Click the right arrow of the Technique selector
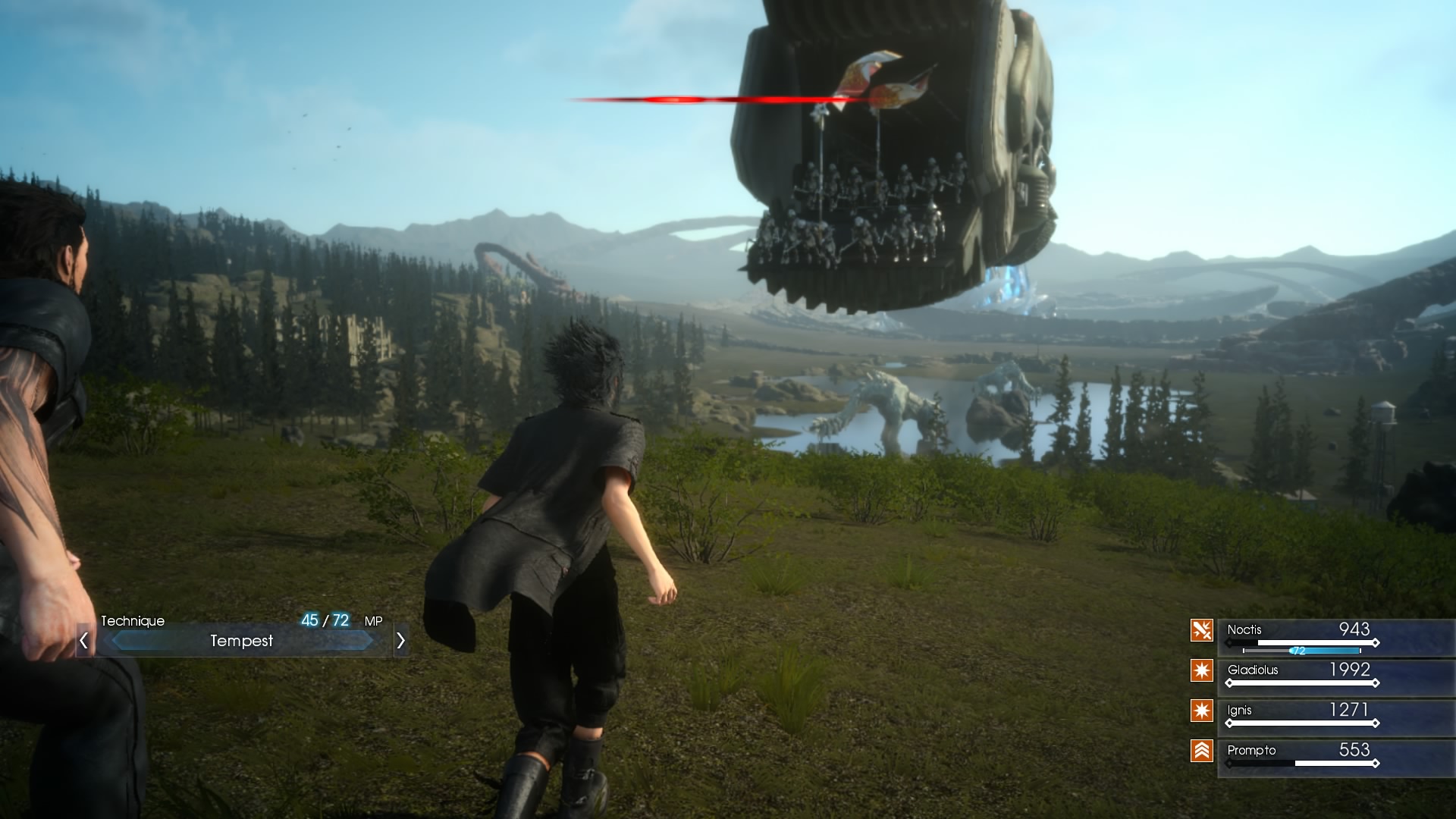Viewport: 1456px width, 819px height. coord(400,641)
